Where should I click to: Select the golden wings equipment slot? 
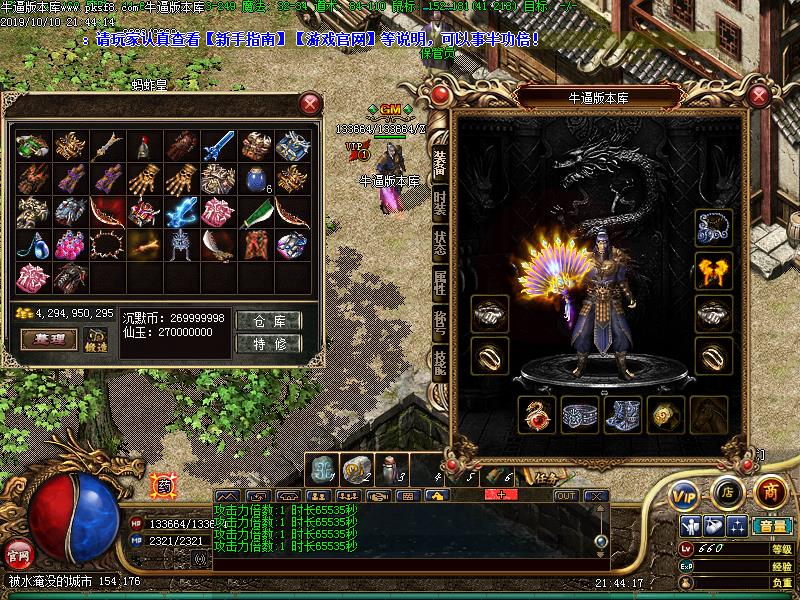(x=713, y=269)
